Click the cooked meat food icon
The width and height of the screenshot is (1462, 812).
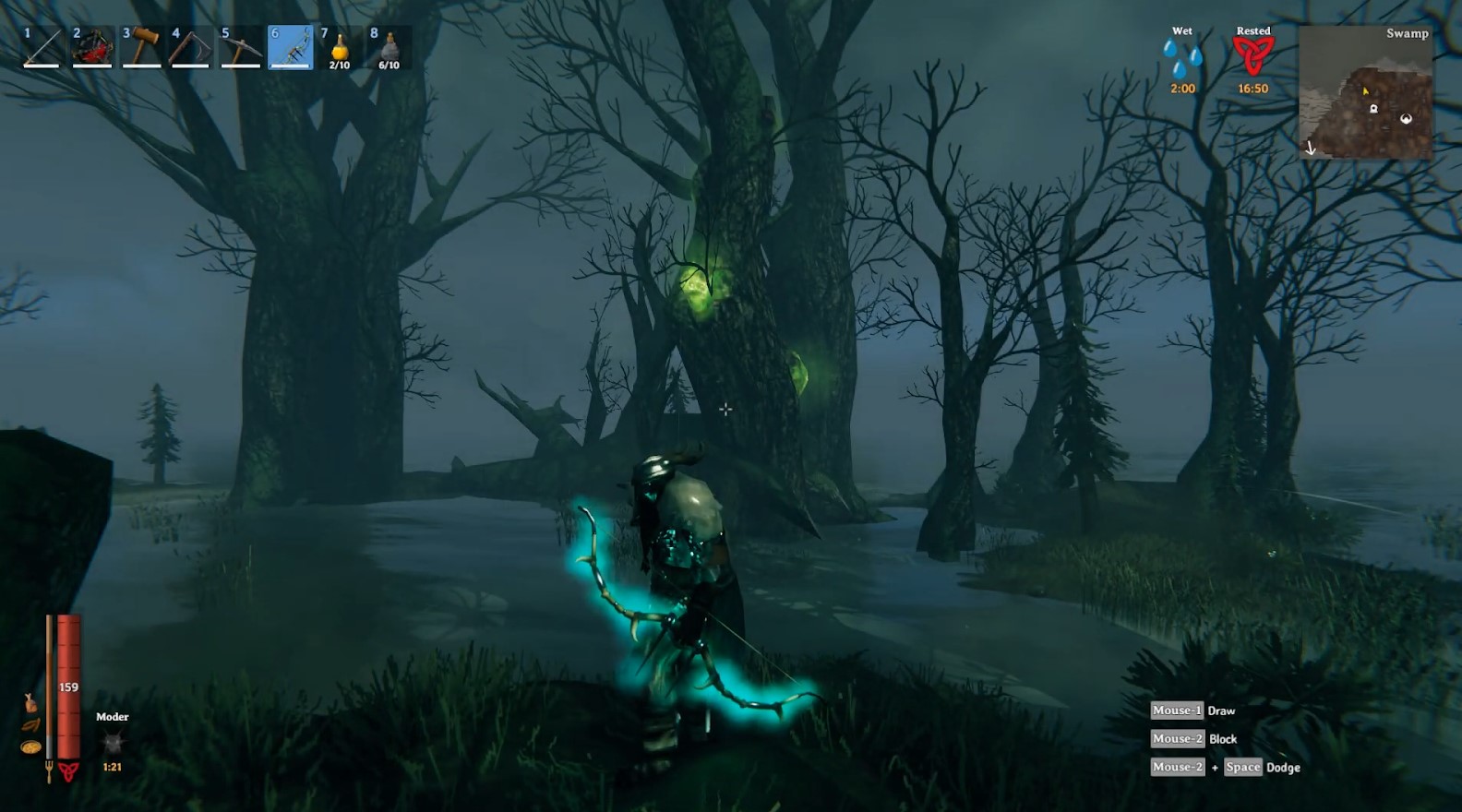30,703
